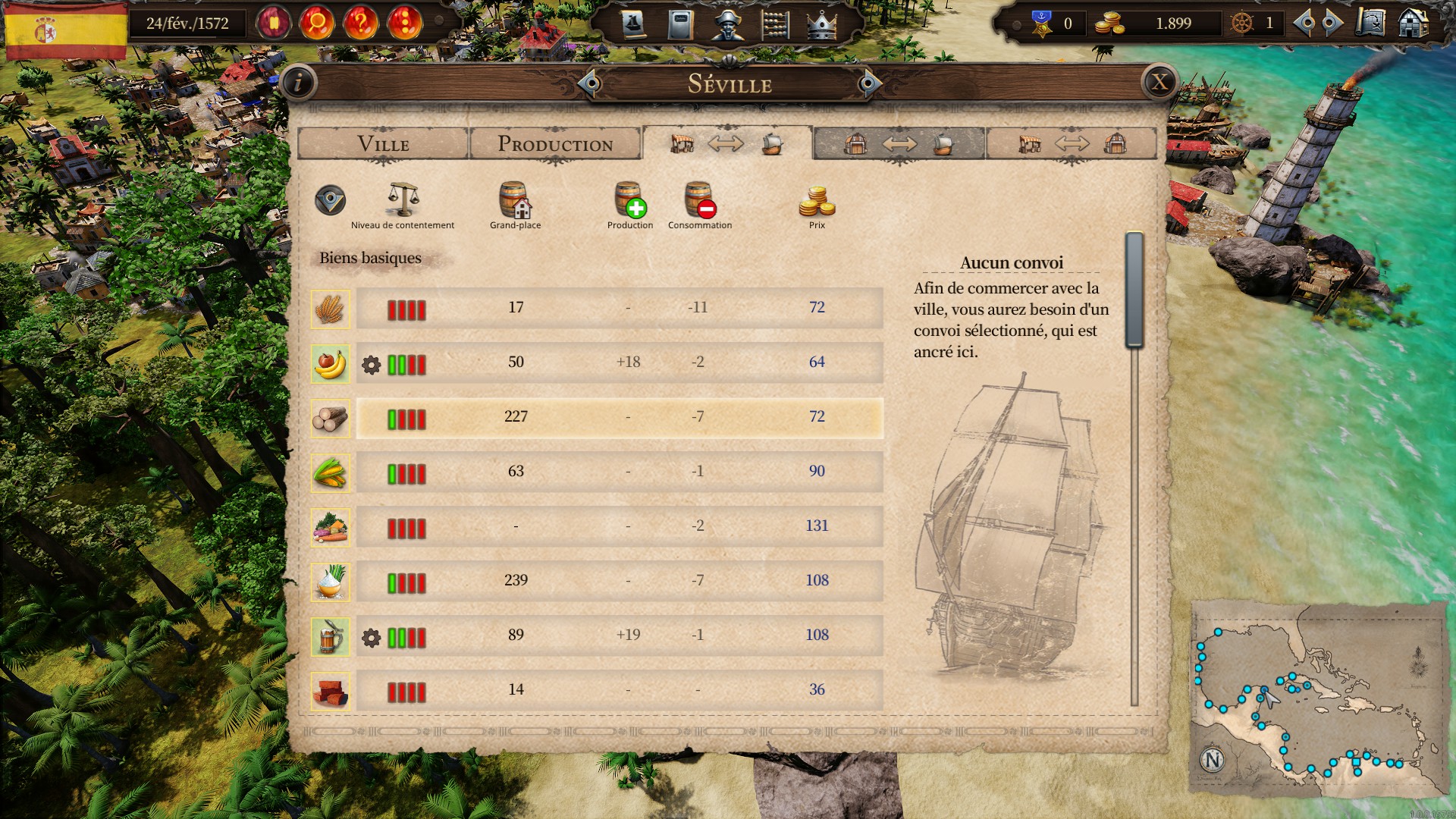Select the wood goods row
The image size is (1456, 819).
(619, 417)
